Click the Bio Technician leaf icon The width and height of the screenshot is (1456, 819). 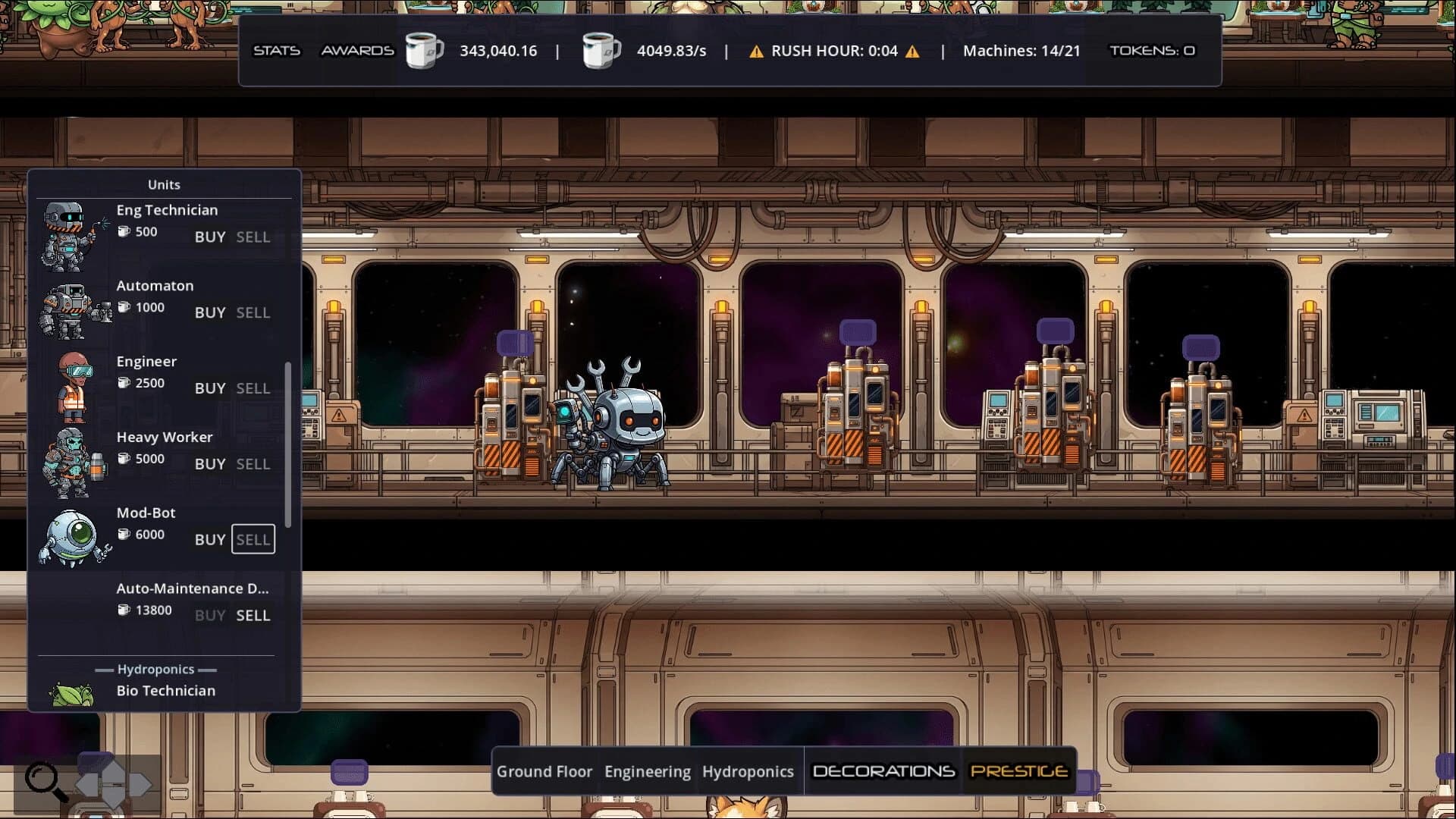pos(72,694)
